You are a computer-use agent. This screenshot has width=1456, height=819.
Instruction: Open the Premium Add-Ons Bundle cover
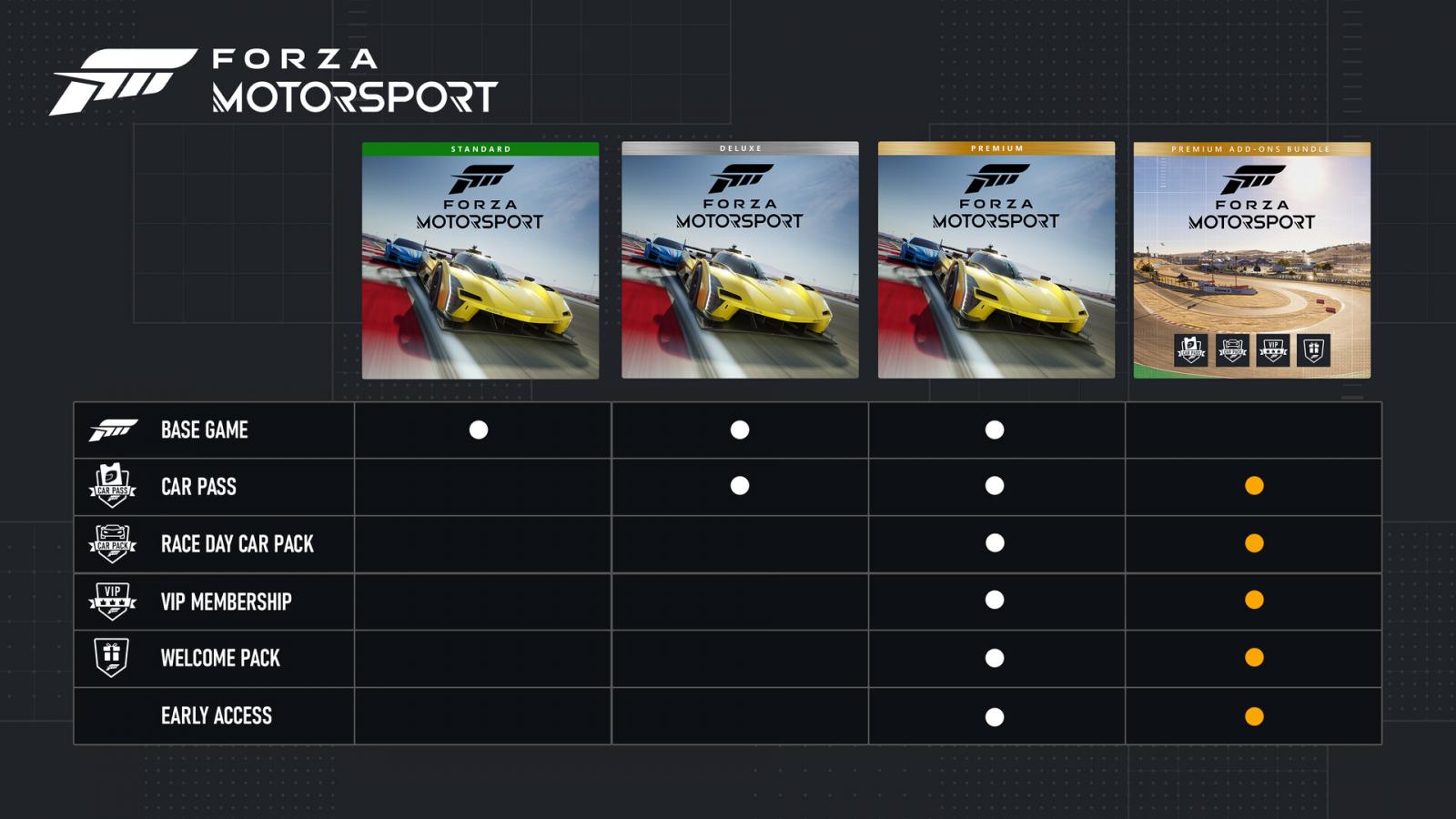[x=1252, y=260]
